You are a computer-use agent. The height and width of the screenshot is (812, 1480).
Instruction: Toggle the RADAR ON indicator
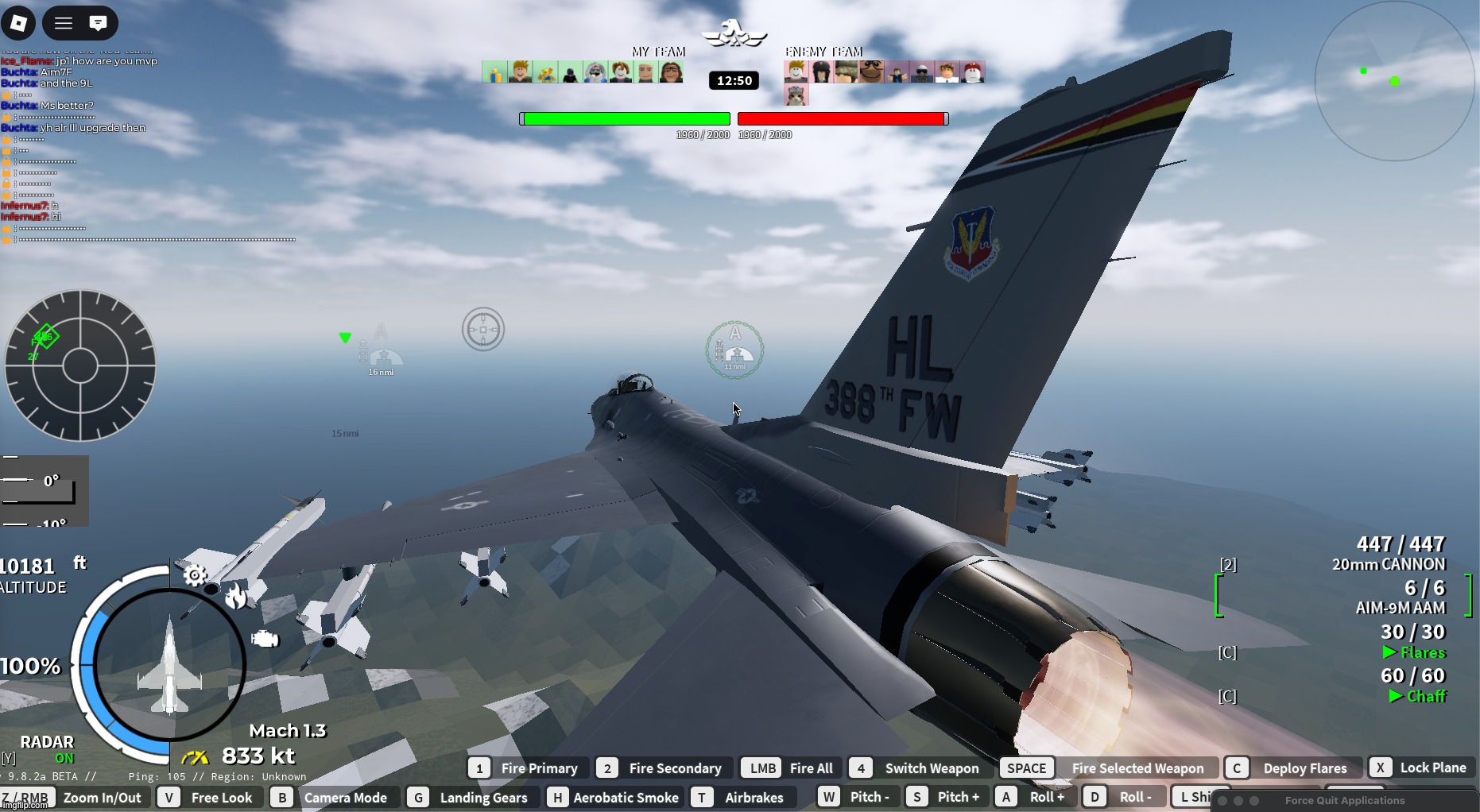48,749
